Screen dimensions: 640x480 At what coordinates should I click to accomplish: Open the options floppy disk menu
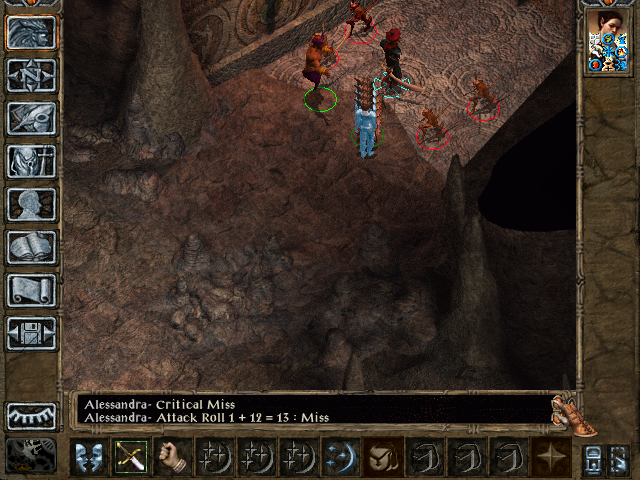(32, 333)
